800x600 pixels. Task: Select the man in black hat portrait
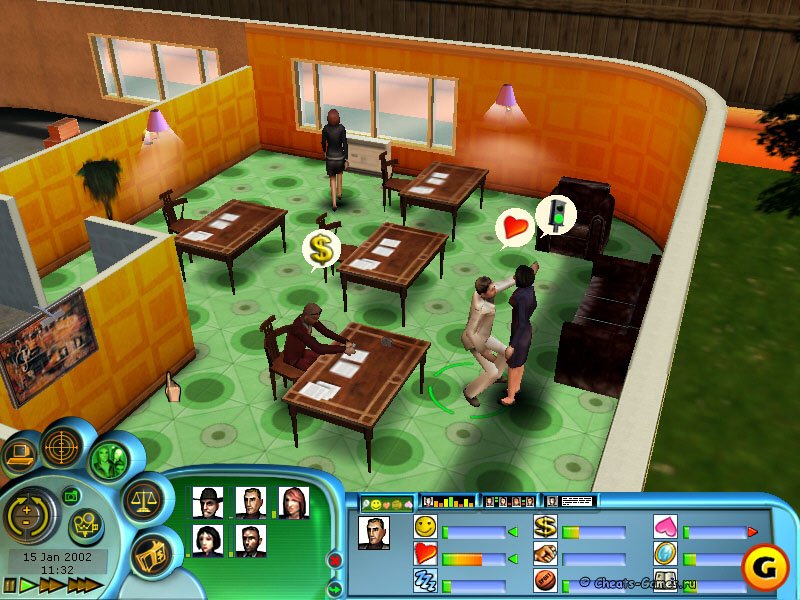[207, 502]
